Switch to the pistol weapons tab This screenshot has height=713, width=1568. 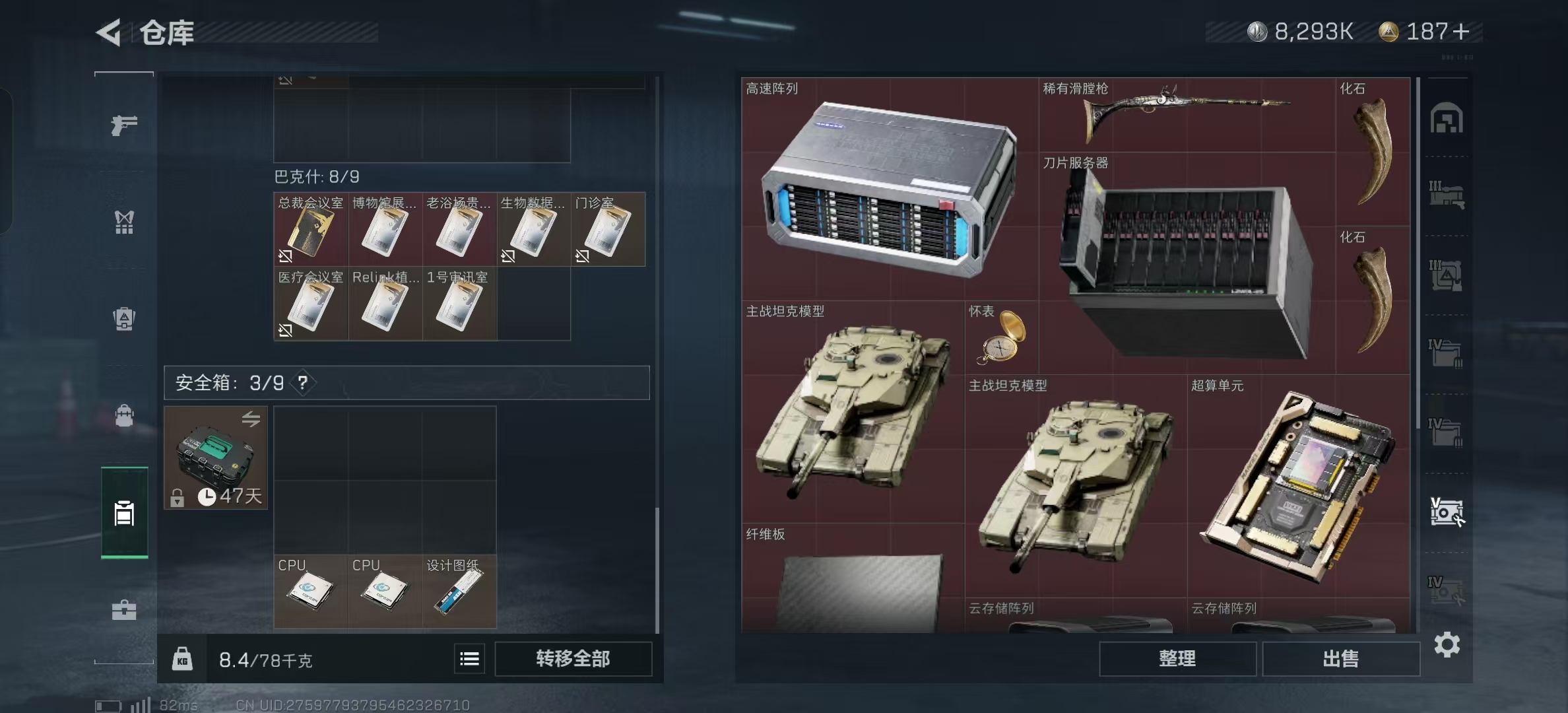124,125
